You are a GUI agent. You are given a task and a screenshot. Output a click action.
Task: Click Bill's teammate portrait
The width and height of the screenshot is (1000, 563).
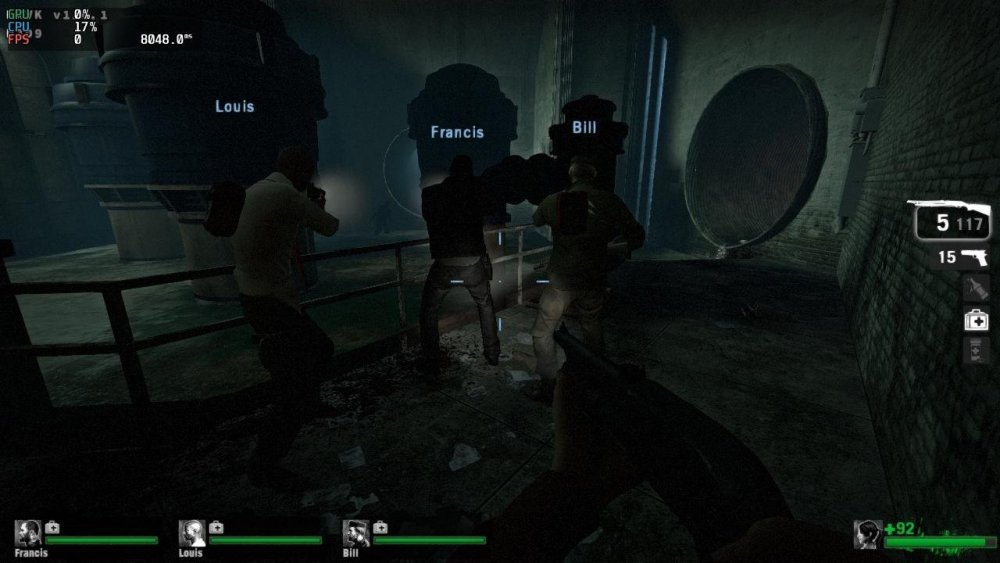356,533
